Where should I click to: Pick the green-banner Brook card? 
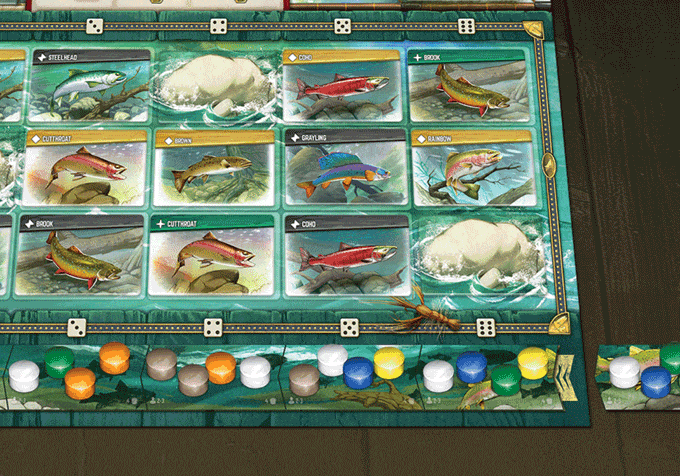pyautogui.click(x=468, y=84)
